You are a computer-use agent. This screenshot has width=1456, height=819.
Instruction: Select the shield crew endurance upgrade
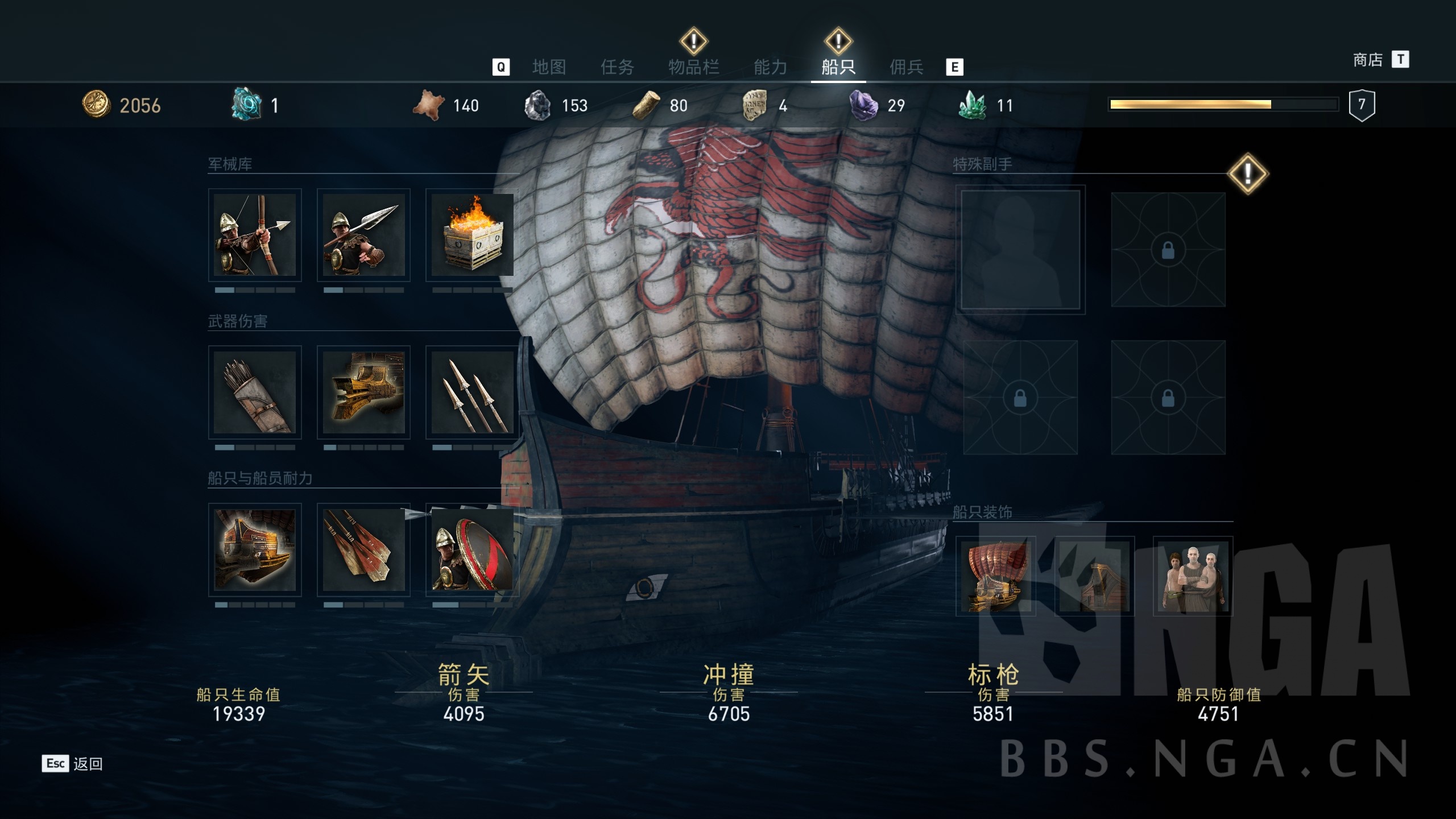pyautogui.click(x=472, y=549)
